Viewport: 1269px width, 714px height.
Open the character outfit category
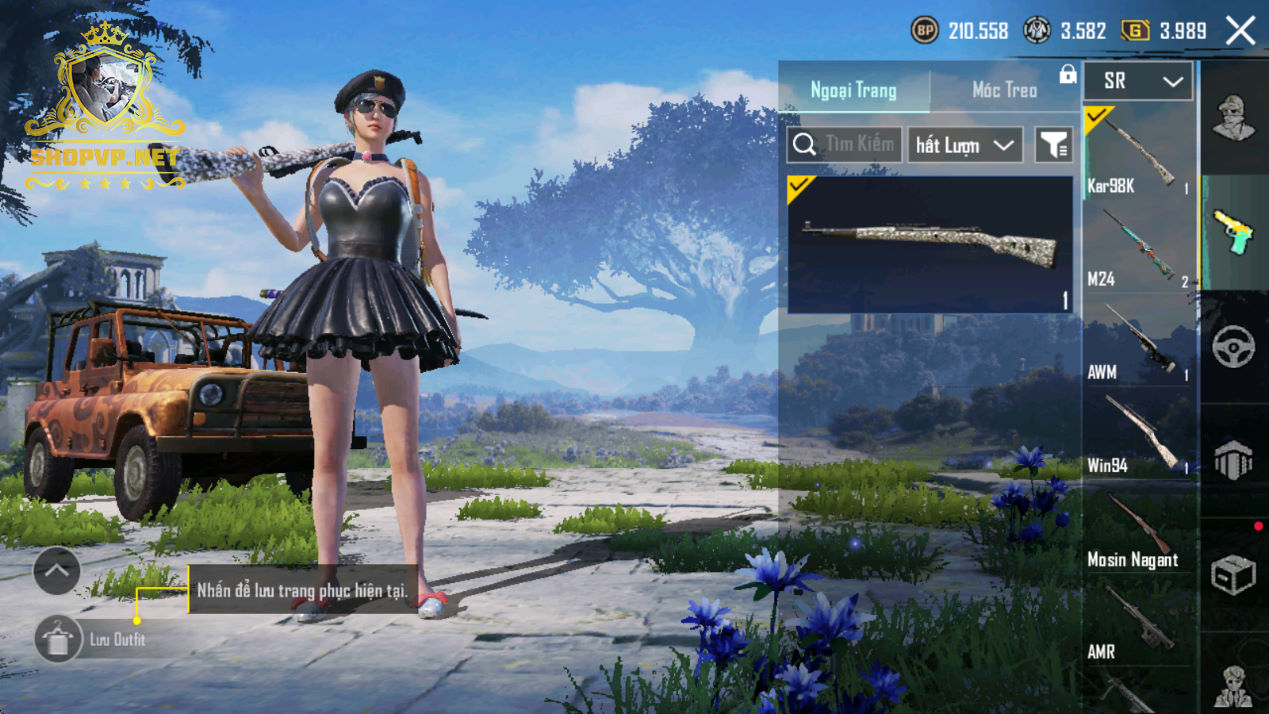1233,118
